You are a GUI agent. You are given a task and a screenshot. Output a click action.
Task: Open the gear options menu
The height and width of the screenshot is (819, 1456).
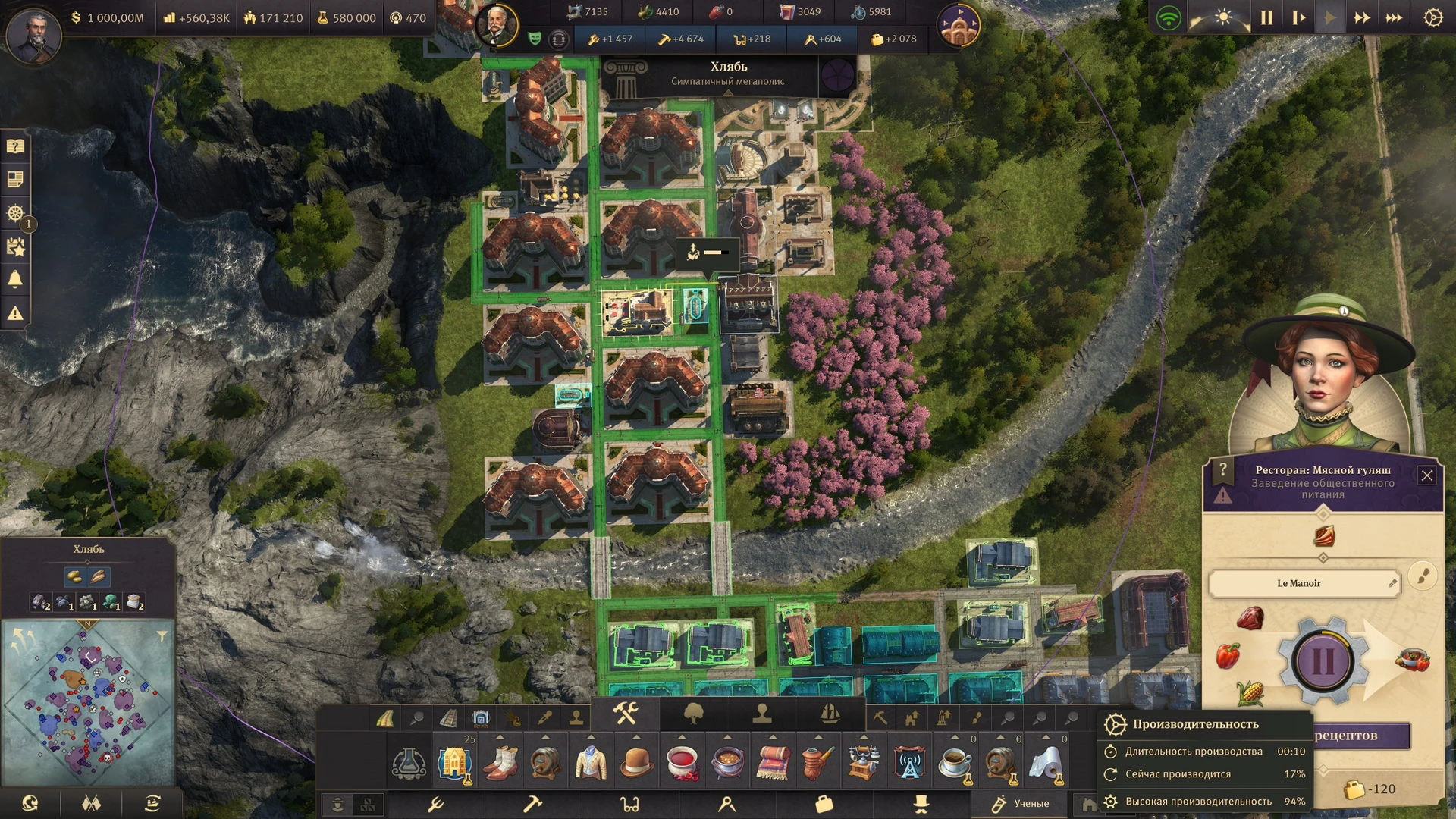click(x=1432, y=17)
